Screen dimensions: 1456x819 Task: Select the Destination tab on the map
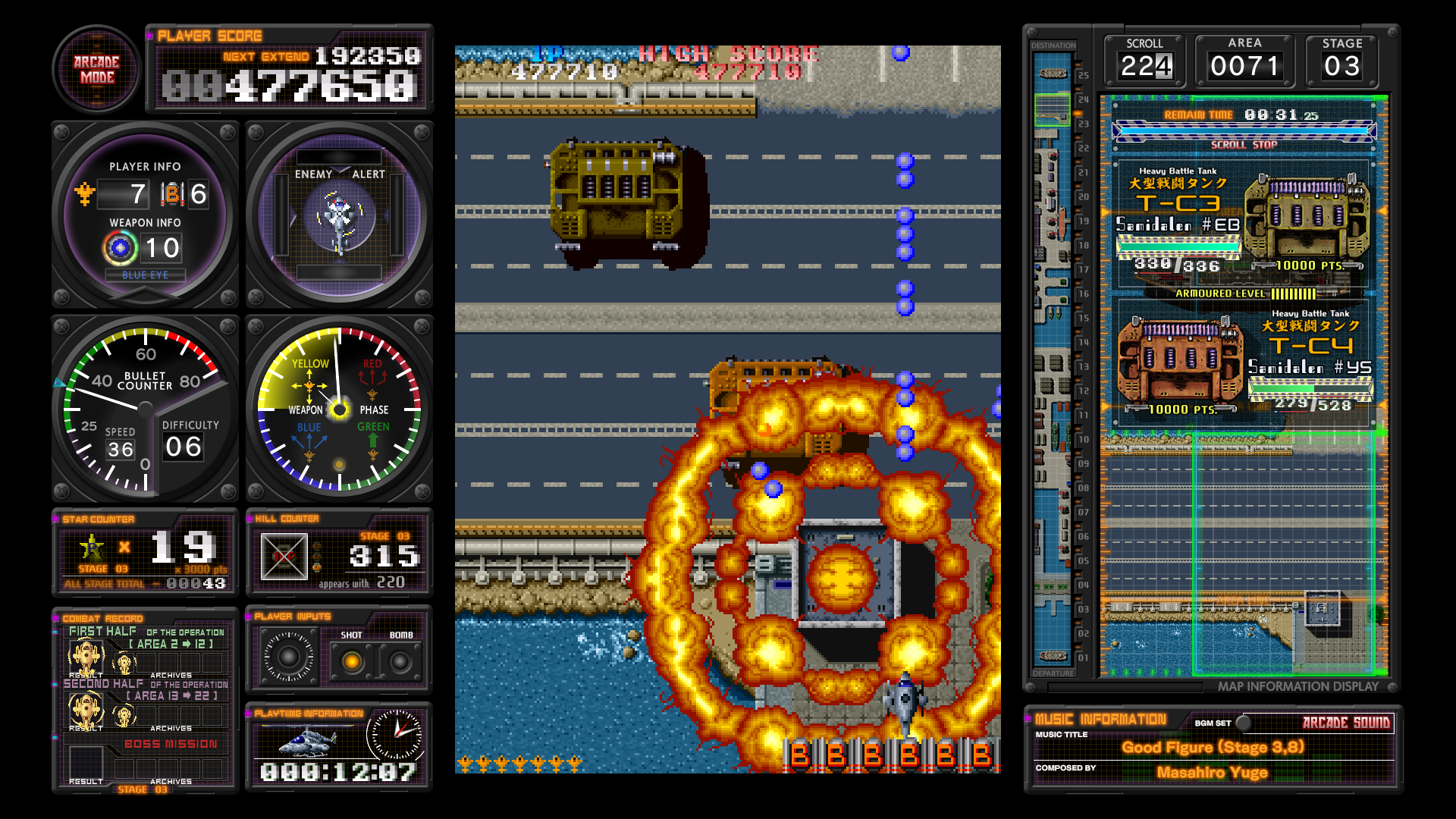(1055, 45)
